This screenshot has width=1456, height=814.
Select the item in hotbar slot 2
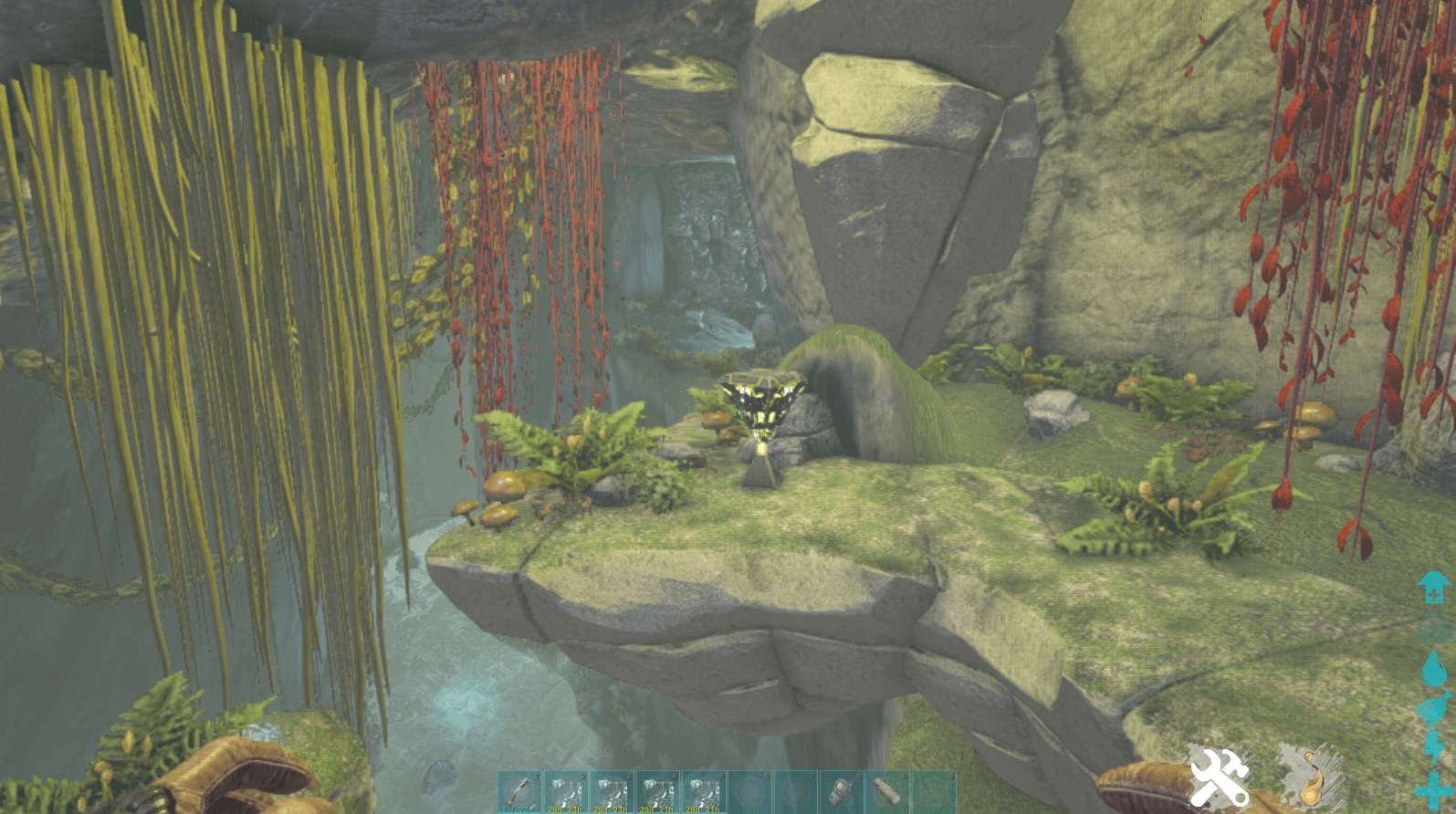point(567,791)
